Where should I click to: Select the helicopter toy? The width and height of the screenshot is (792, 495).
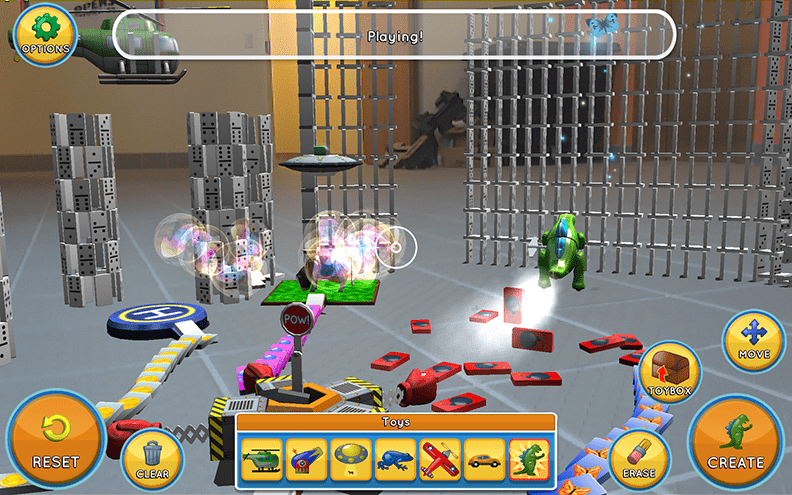pyautogui.click(x=261, y=460)
